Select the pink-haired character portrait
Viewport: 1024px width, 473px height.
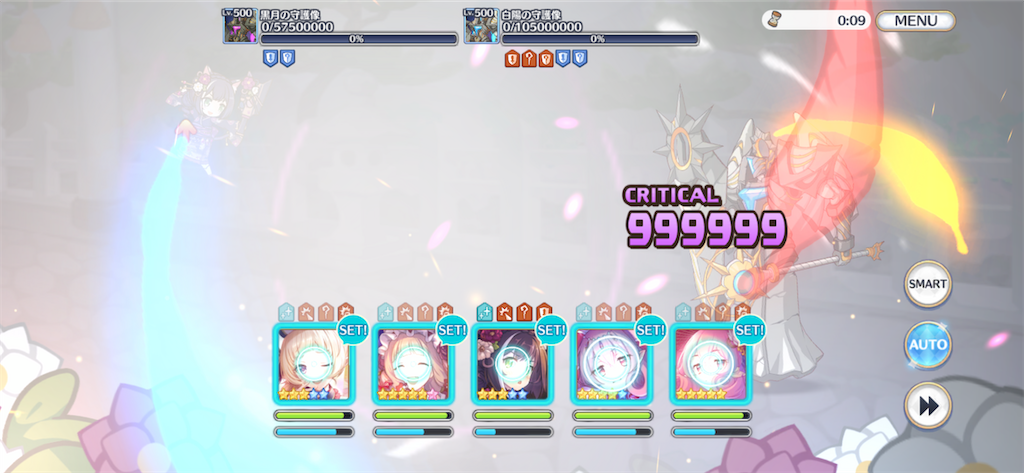pos(710,363)
